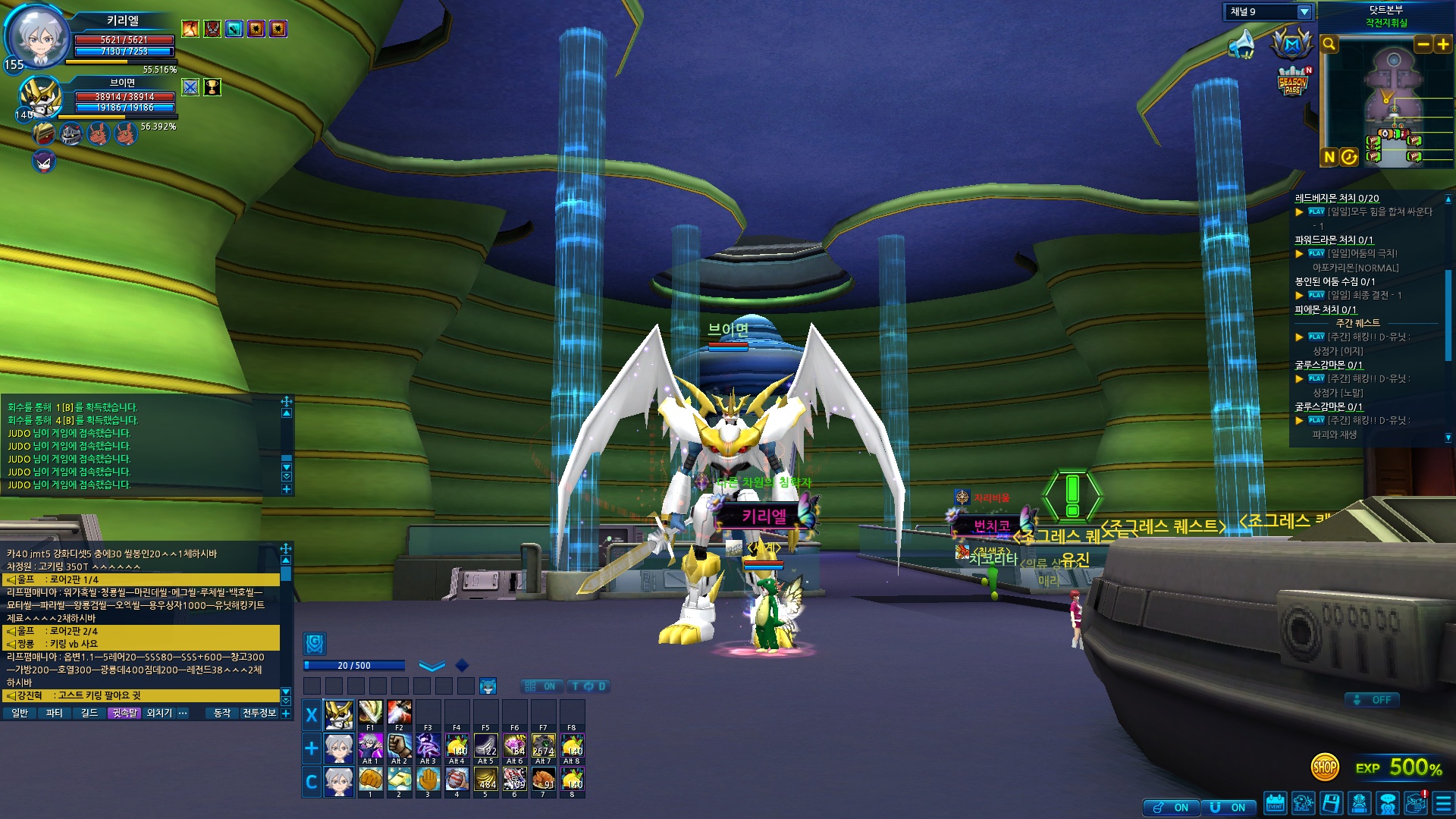Open the magnifier map search button
This screenshot has height=819, width=1456.
(x=1329, y=45)
